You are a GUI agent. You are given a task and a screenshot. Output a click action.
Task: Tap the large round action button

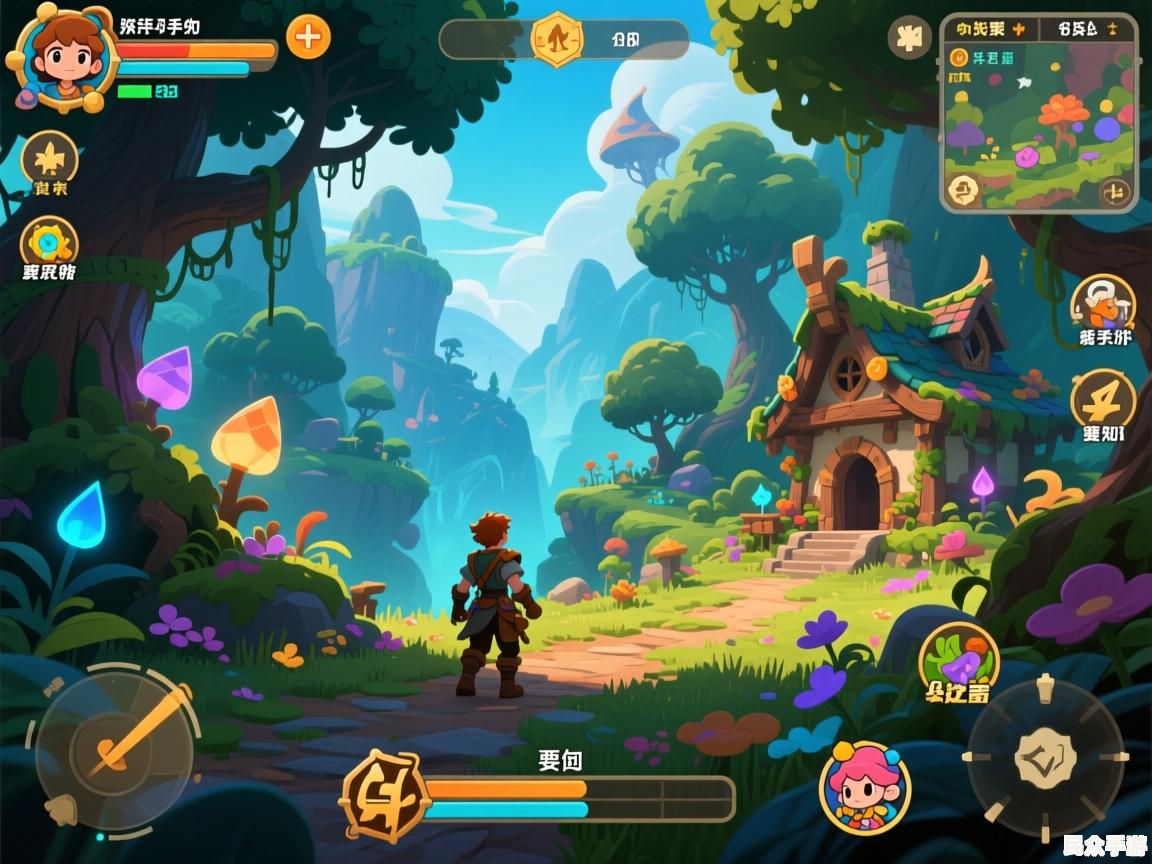1045,757
